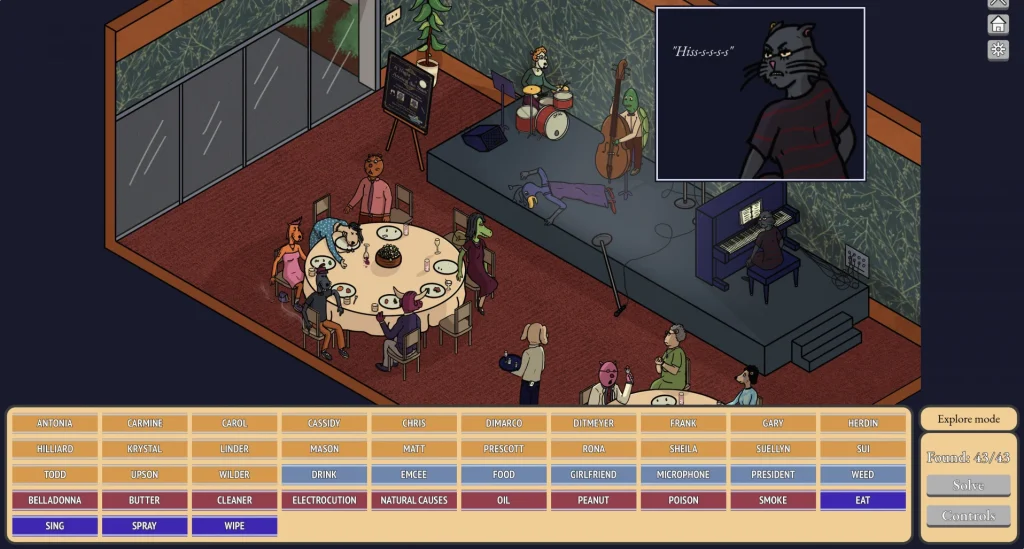Choose the EAT verb tile
This screenshot has width=1024, height=549.
coord(862,500)
